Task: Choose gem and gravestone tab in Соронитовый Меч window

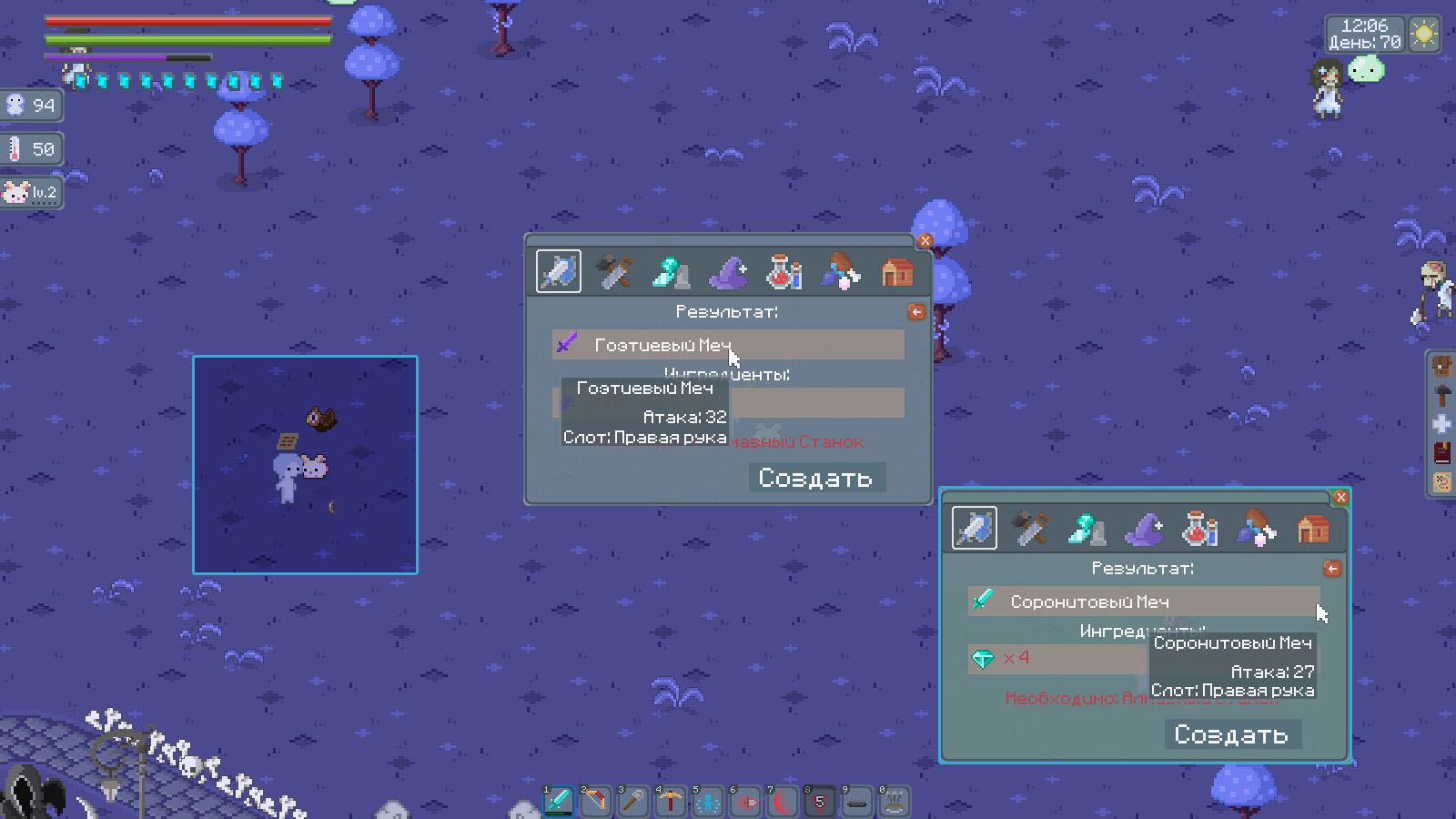Action: click(x=1087, y=529)
